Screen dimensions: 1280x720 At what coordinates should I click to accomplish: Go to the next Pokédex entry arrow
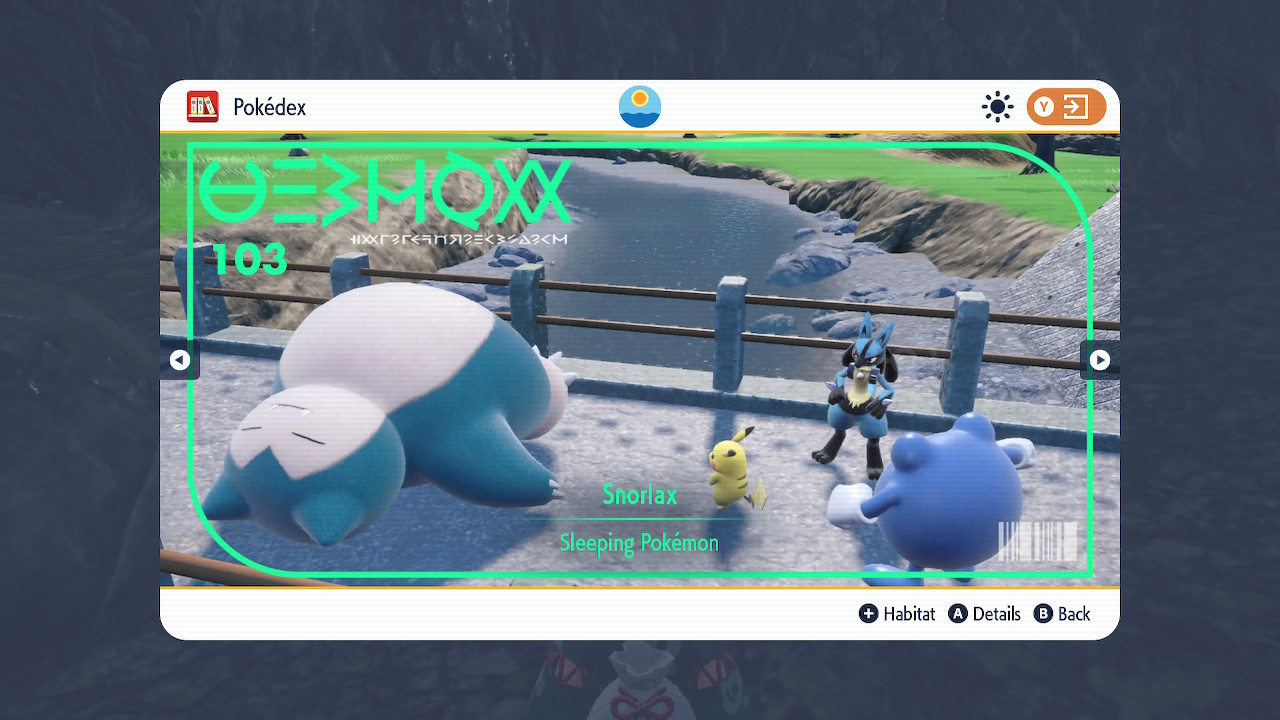click(1099, 360)
